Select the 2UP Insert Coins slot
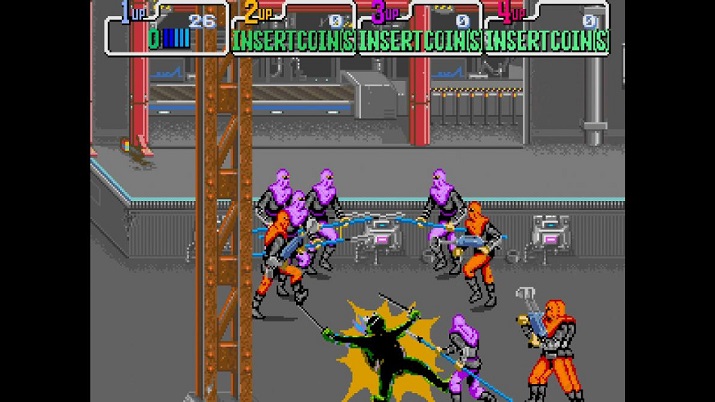The height and width of the screenshot is (402, 715). click(x=294, y=40)
